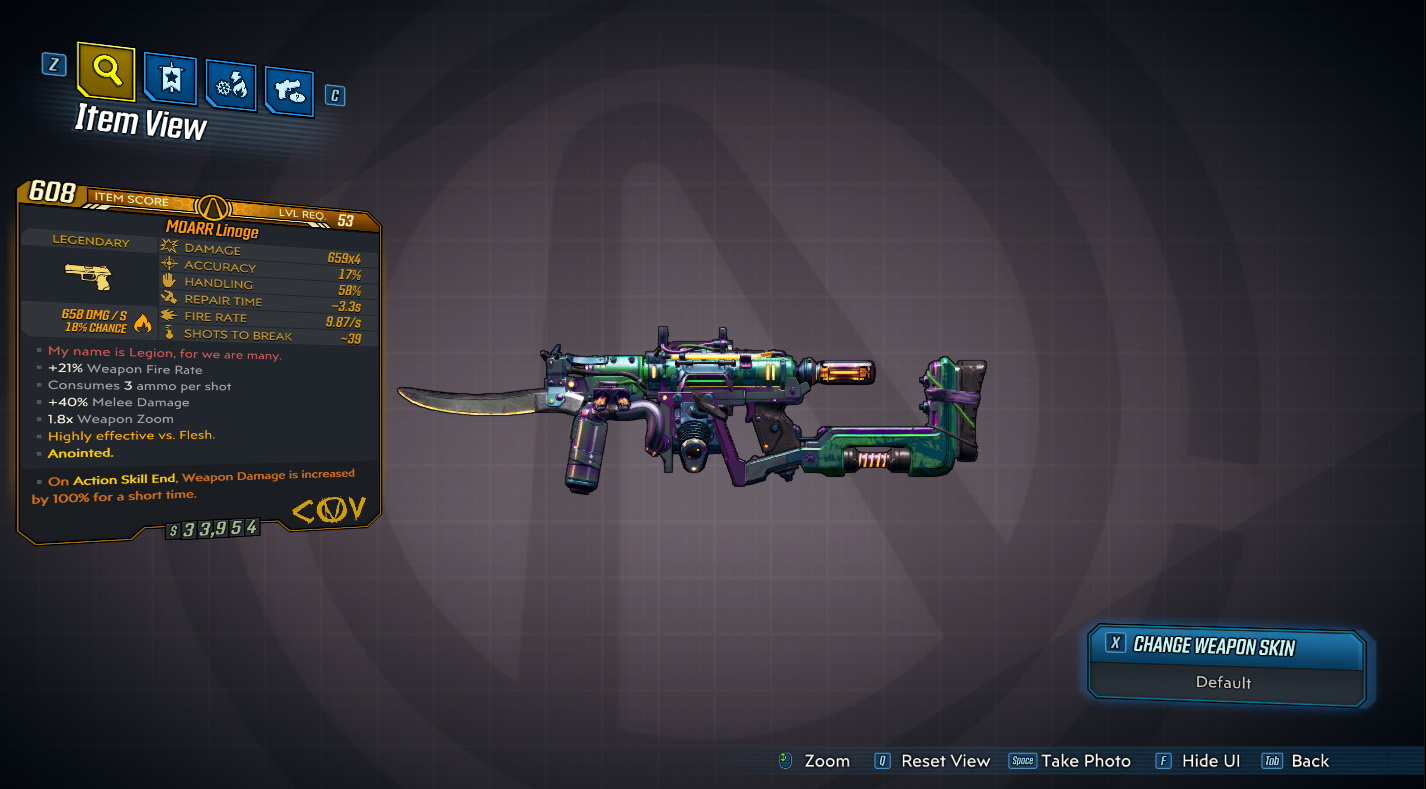Switch to the Z hotkey tab
Viewport: 1426px width, 789px height.
click(x=52, y=62)
